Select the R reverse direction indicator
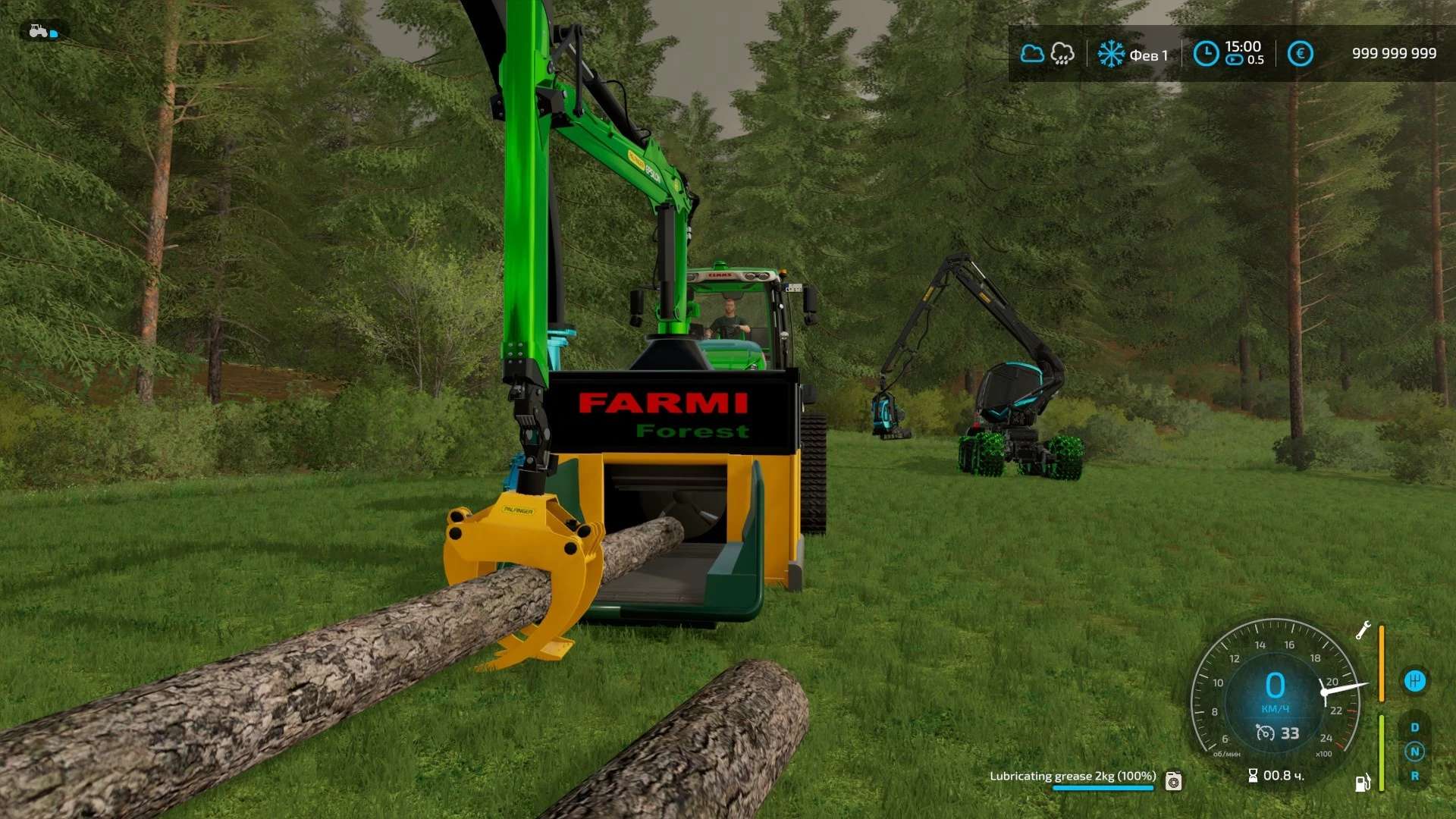This screenshot has height=819, width=1456. tap(1415, 777)
